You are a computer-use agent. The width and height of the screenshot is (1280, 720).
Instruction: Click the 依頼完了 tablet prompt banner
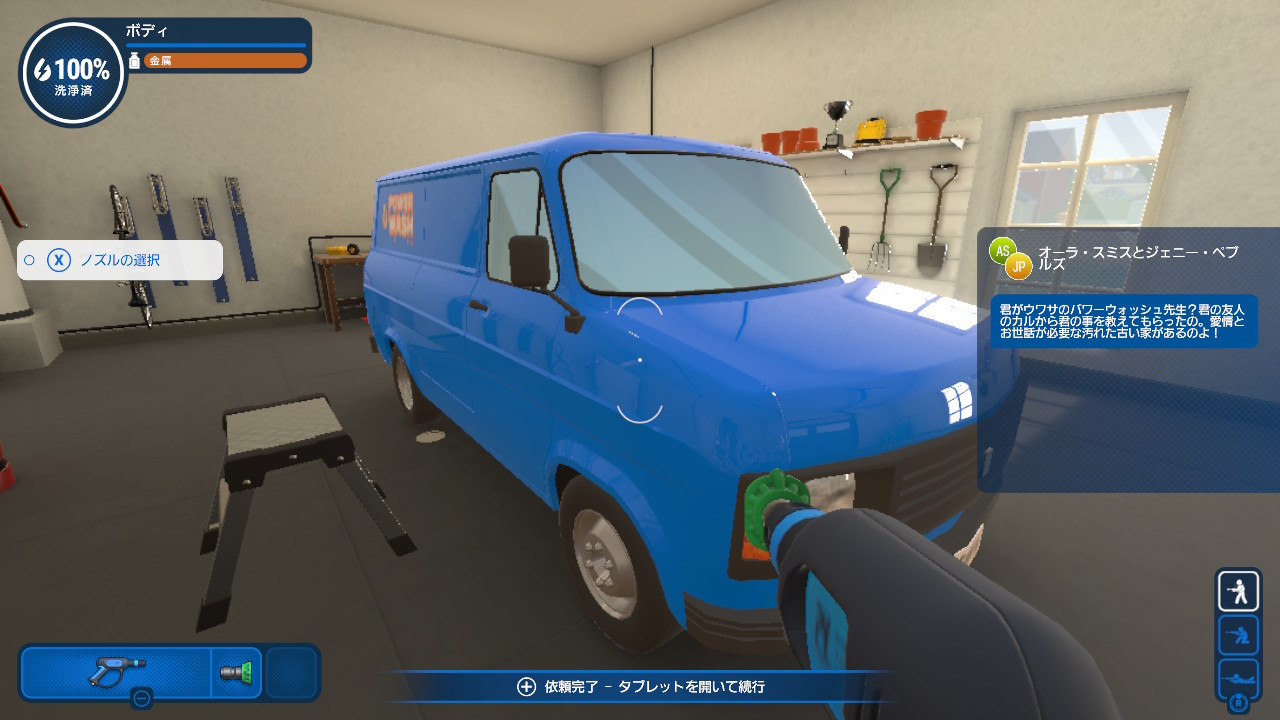[x=641, y=687]
